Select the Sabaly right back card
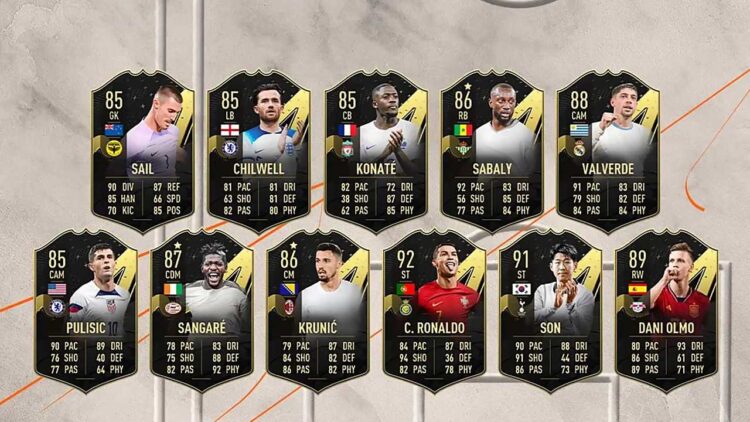Screen dimensions: 750x422 (491, 151)
